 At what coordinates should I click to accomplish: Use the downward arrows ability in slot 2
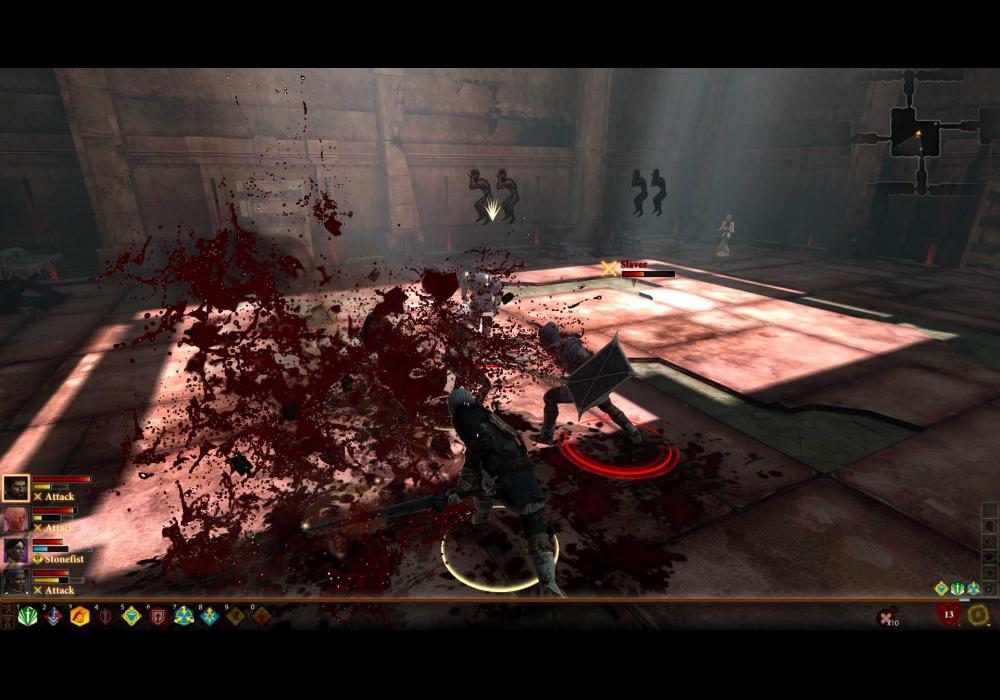coord(53,616)
